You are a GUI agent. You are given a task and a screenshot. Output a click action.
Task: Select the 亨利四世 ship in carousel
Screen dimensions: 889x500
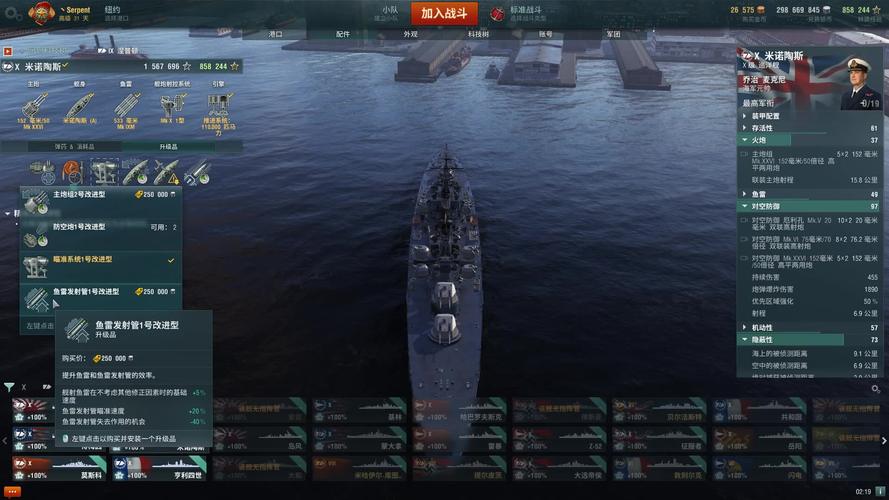[x=158, y=470]
